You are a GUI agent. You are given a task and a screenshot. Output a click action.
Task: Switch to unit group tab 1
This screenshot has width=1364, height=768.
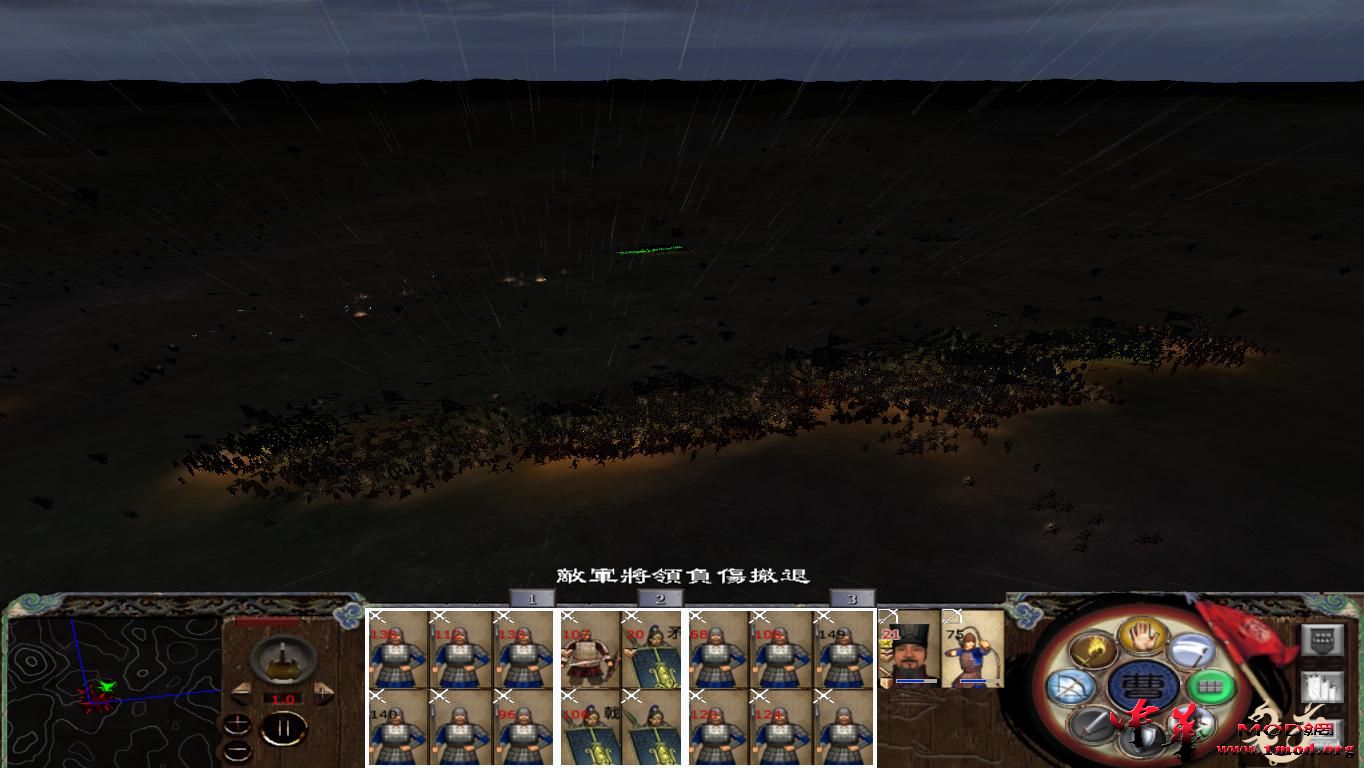click(533, 597)
